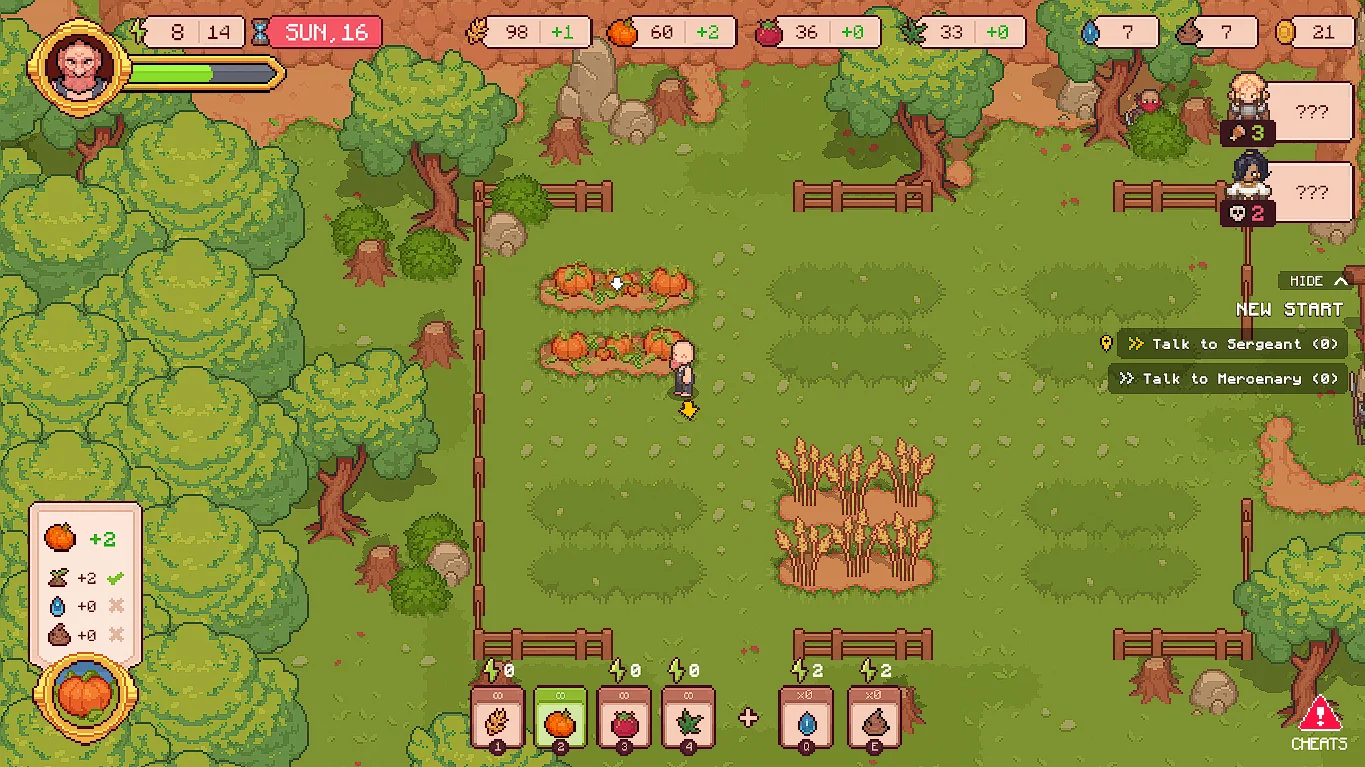Select the green leaf herb seed slot

click(x=688, y=718)
